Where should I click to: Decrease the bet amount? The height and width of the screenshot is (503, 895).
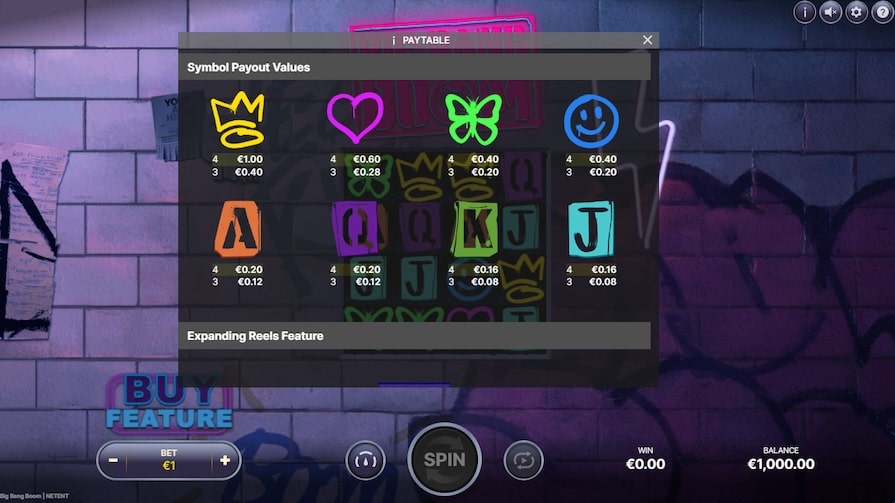pyautogui.click(x=113, y=461)
